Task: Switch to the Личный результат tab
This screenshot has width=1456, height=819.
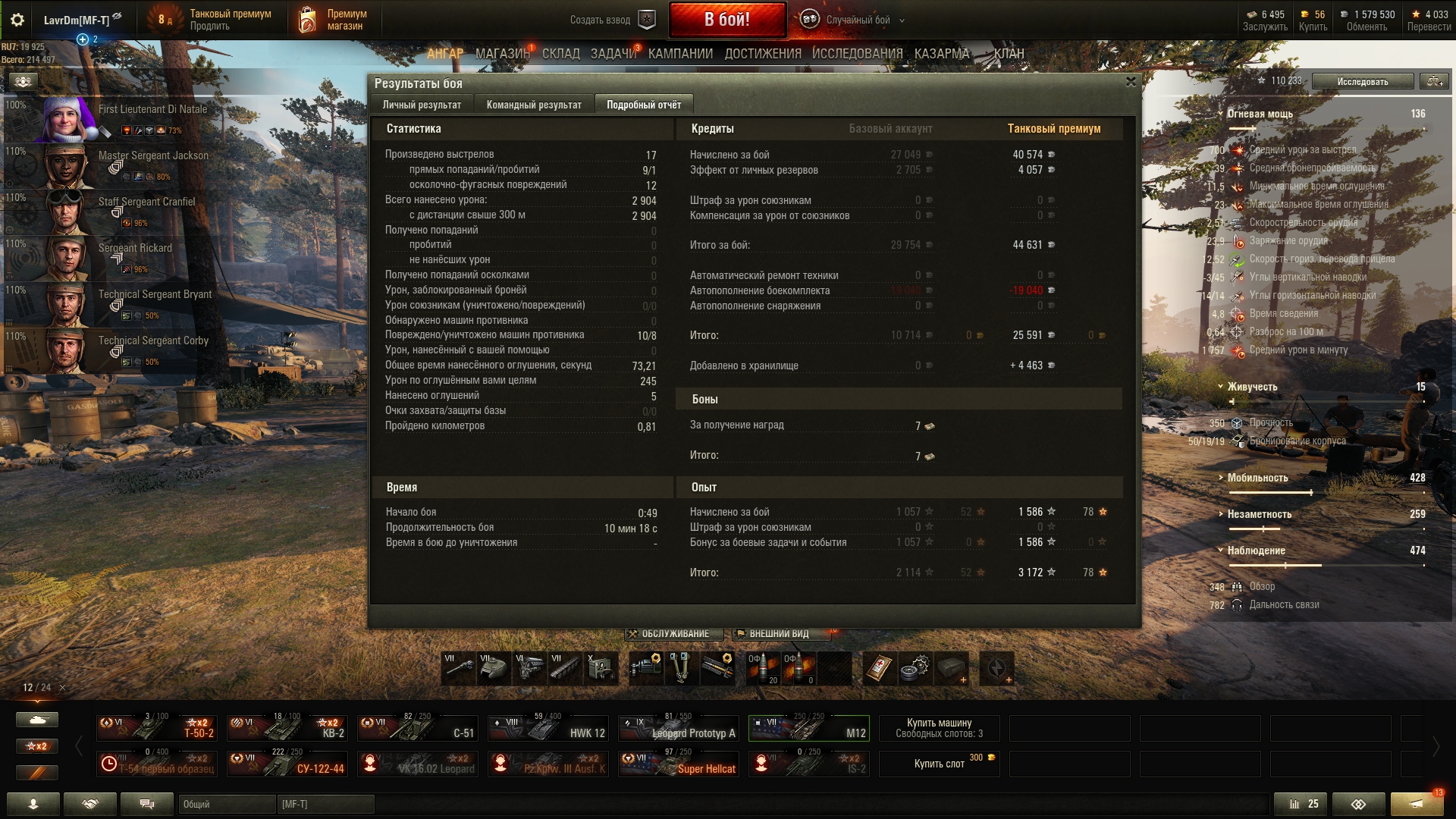Action: pos(422,105)
